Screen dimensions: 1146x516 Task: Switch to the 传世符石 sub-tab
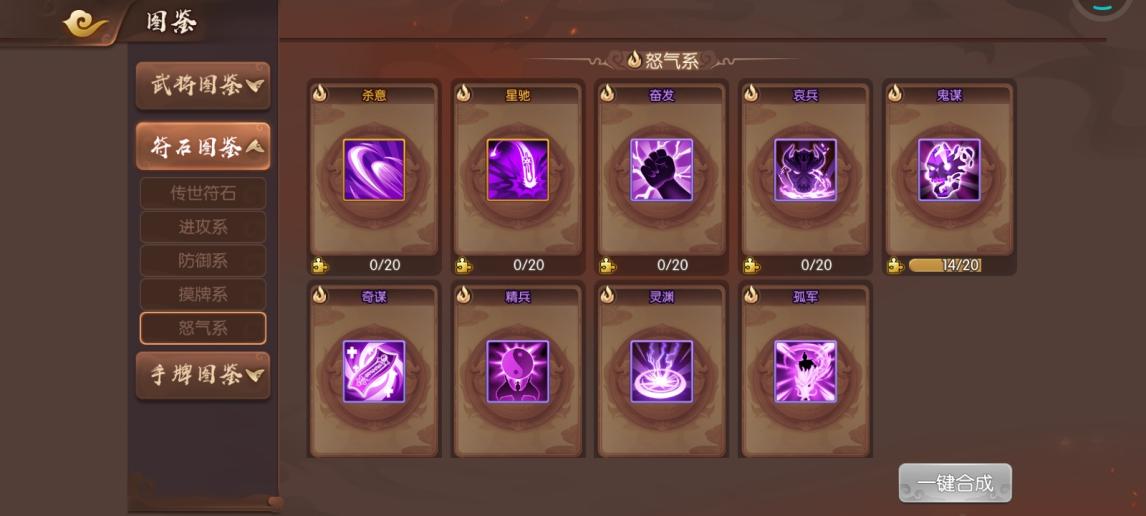pyautogui.click(x=203, y=194)
